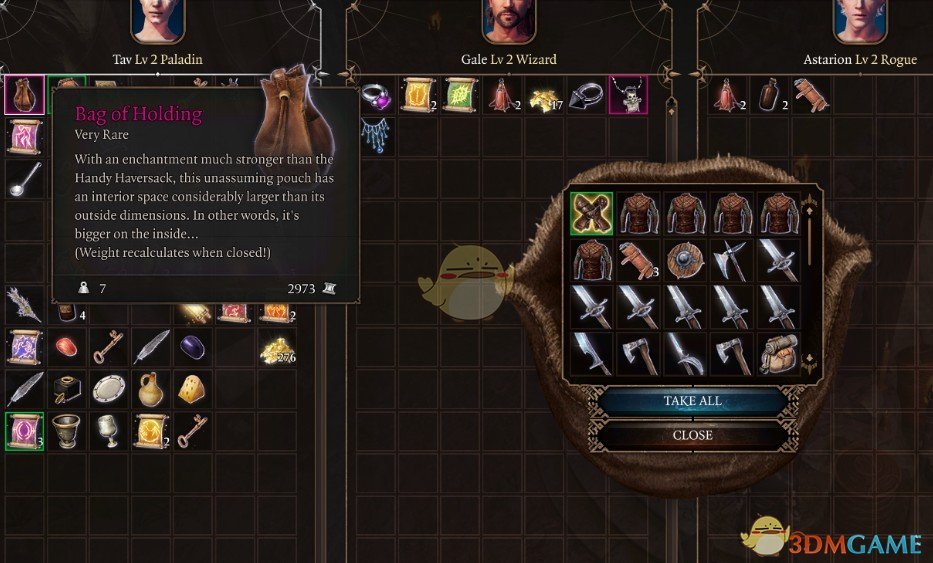Select Tav's paladin portrait
The height and width of the screenshot is (563, 933).
158,21
